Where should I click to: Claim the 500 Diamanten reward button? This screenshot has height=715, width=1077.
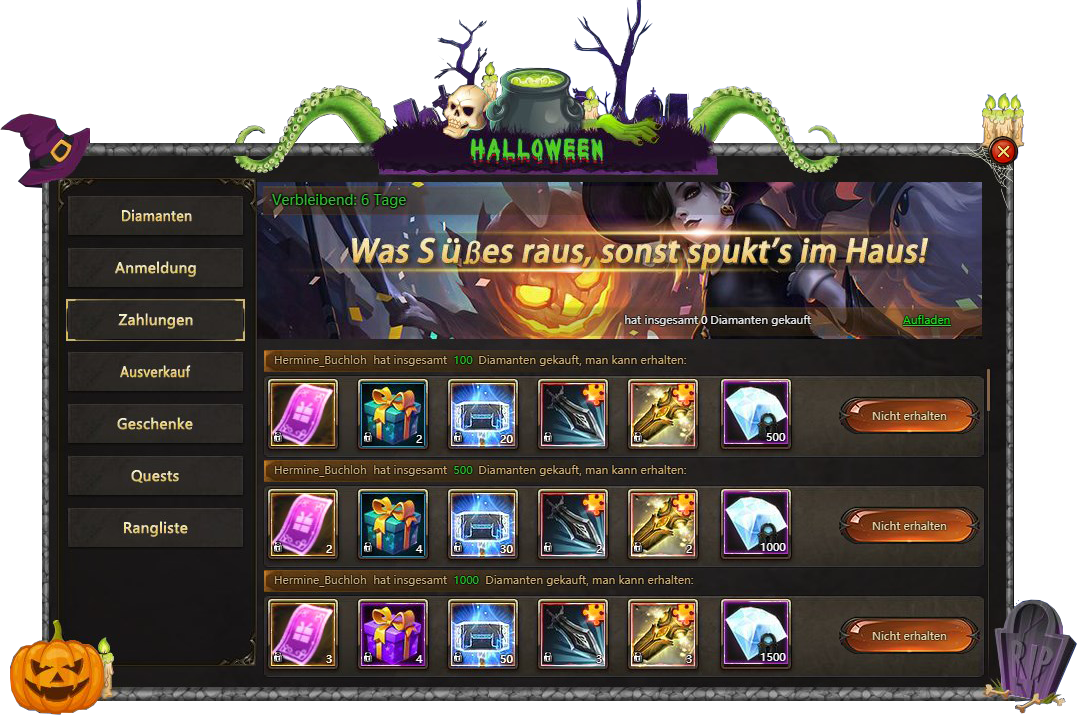(908, 525)
